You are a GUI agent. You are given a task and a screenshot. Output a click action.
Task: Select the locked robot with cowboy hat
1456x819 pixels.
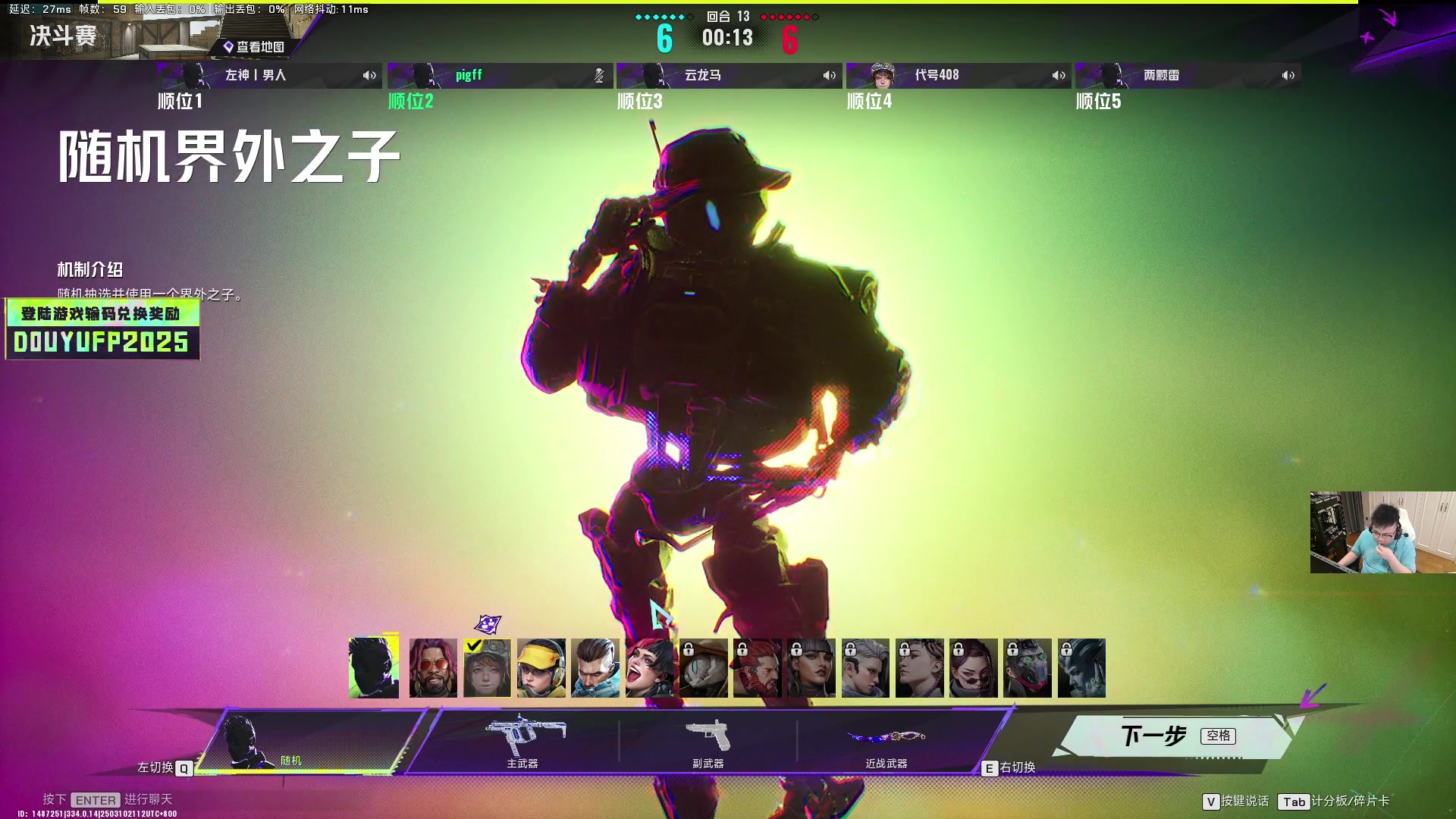703,668
